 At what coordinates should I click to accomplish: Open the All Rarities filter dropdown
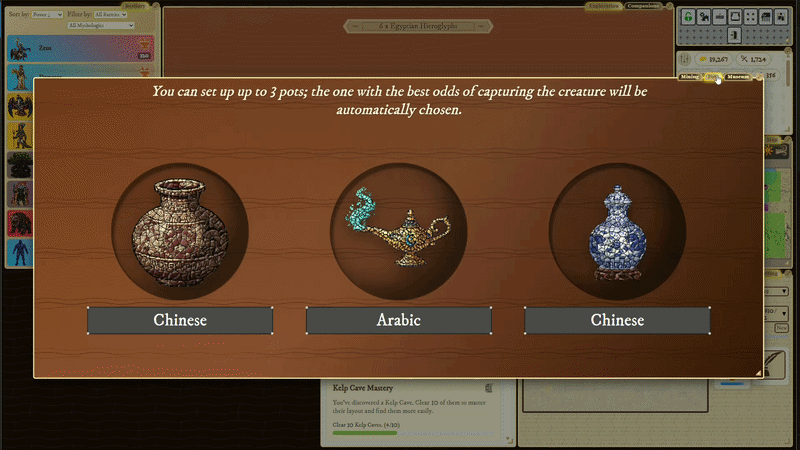pos(111,15)
